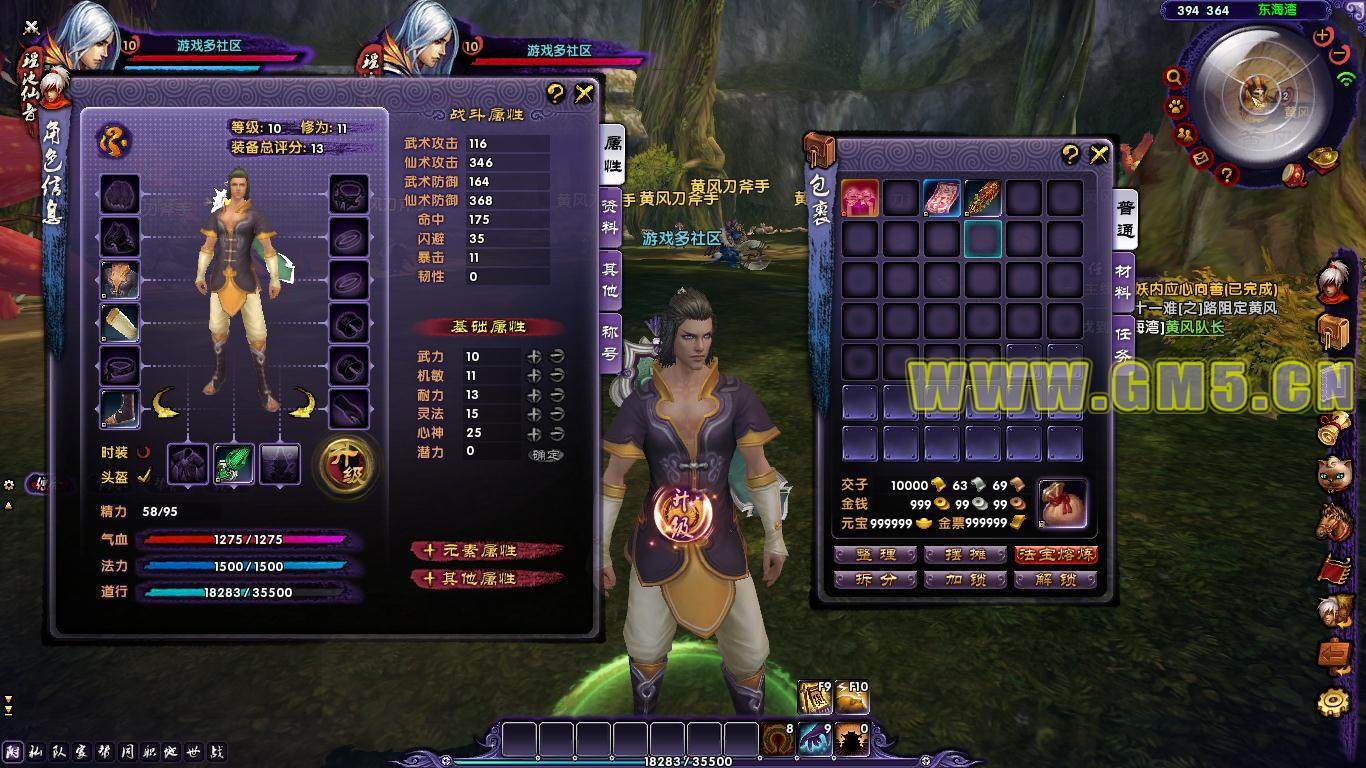The width and height of the screenshot is (1366, 768).
Task: Select the pink gift box item
Action: tap(860, 198)
